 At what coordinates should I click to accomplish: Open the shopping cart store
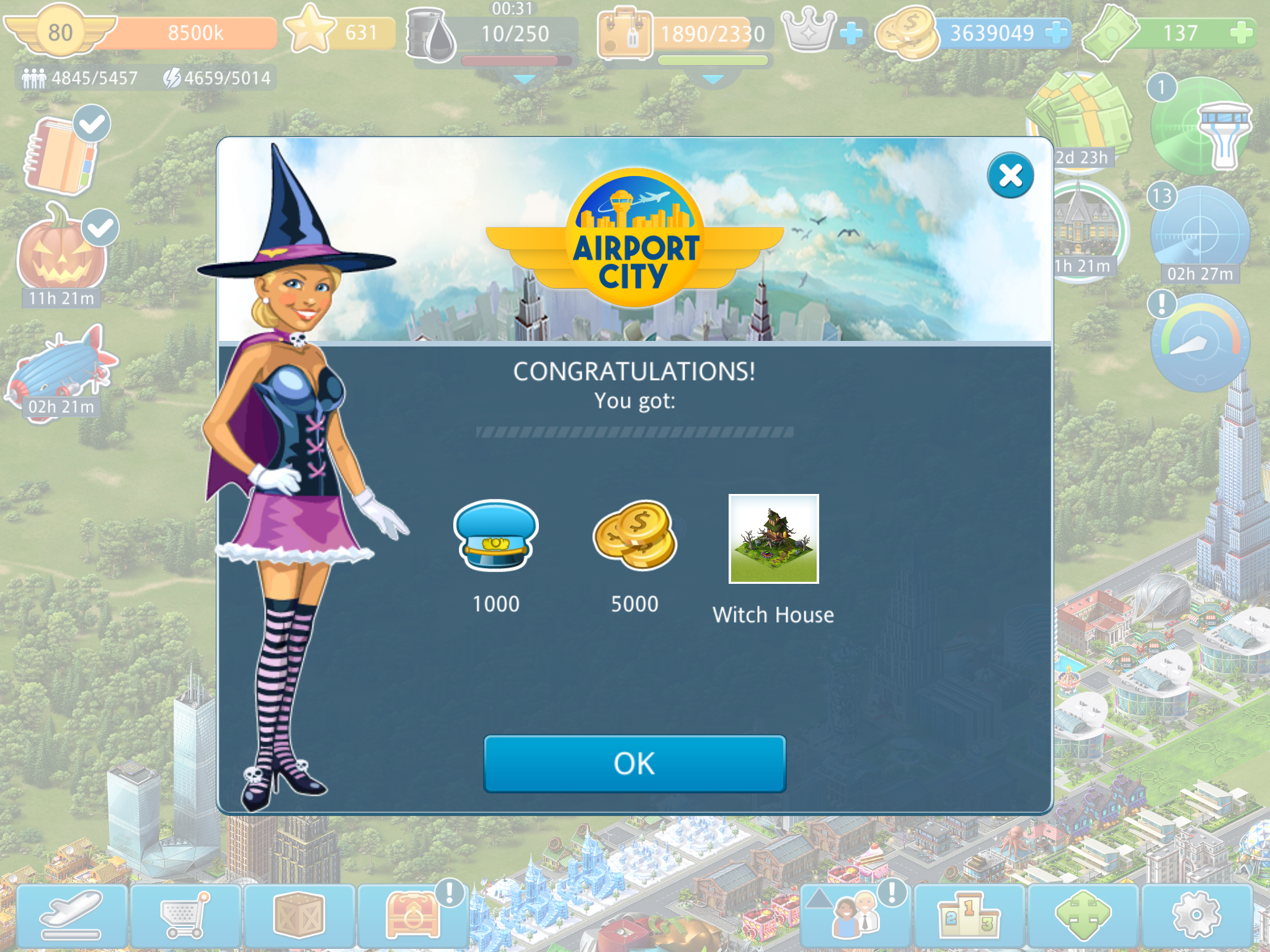pyautogui.click(x=185, y=915)
